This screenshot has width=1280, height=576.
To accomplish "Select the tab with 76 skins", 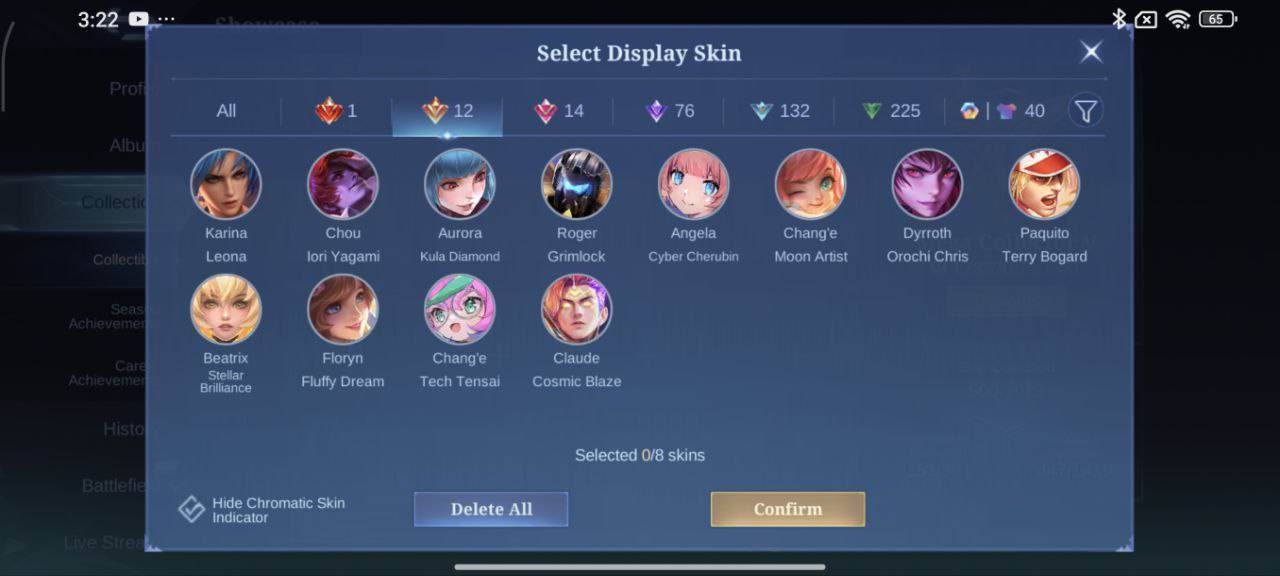I will (670, 111).
